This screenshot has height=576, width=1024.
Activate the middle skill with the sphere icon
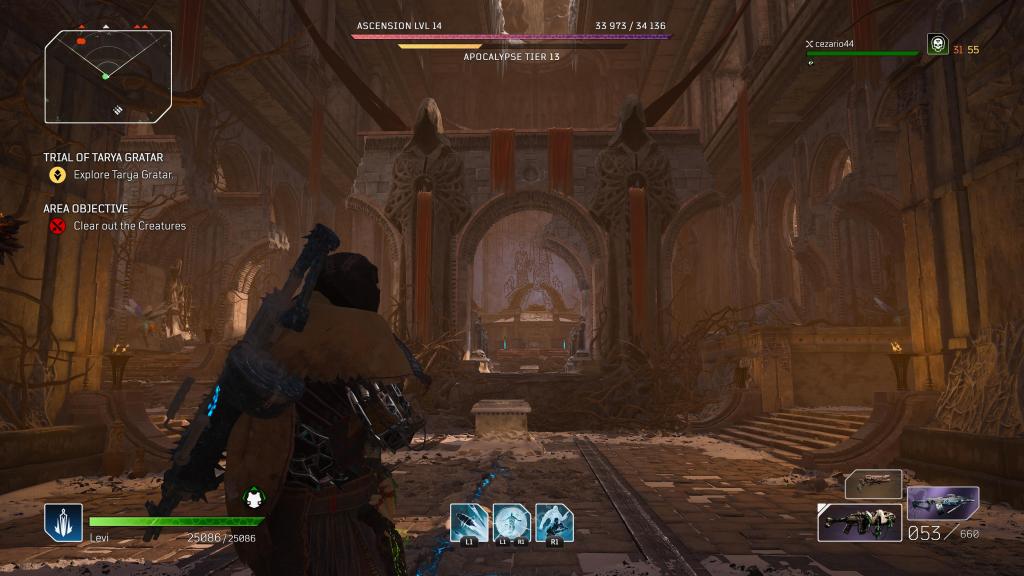[x=510, y=521]
